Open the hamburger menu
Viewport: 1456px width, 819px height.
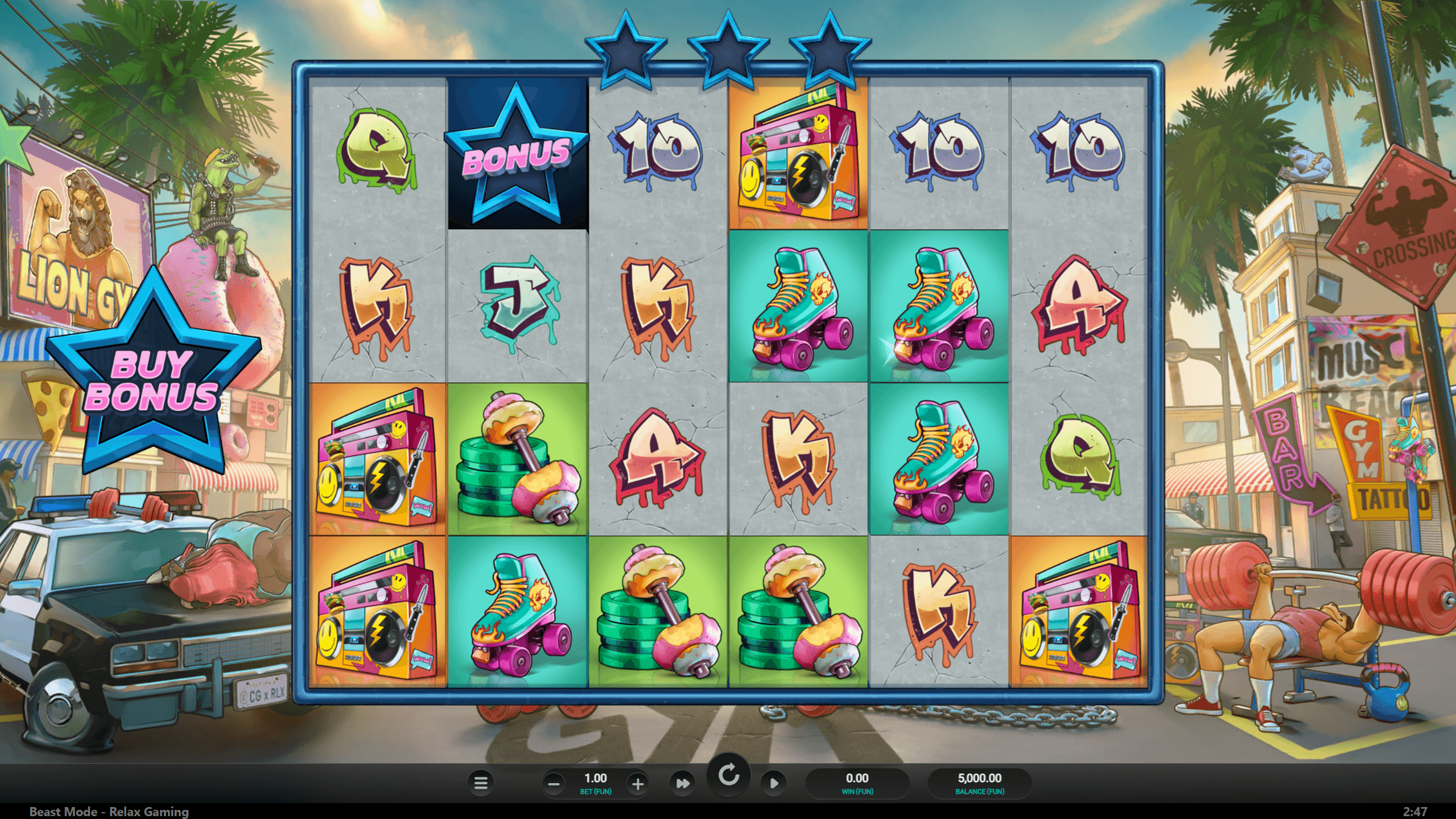point(481,783)
